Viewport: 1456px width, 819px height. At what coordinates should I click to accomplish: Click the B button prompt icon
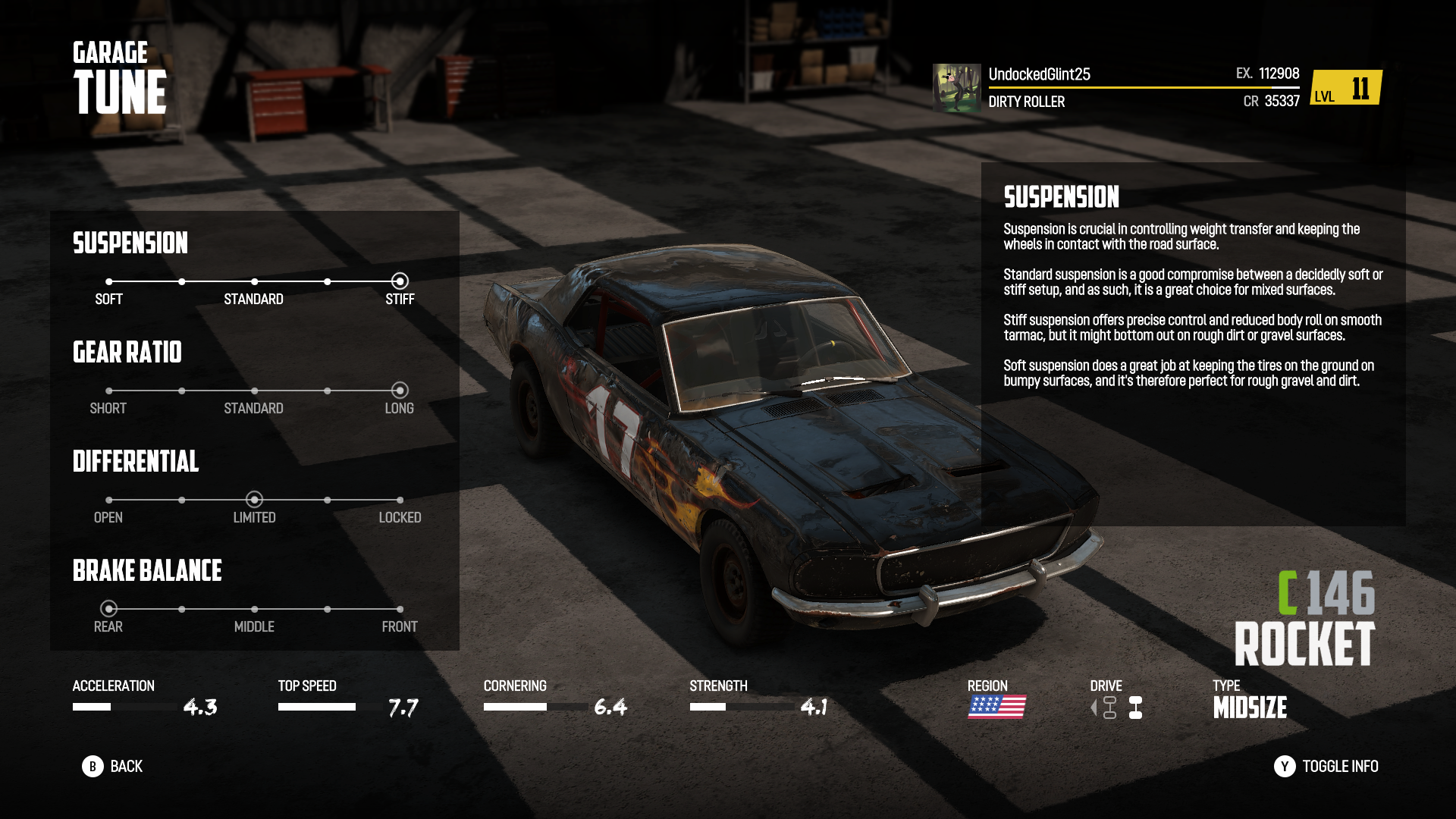[x=94, y=767]
